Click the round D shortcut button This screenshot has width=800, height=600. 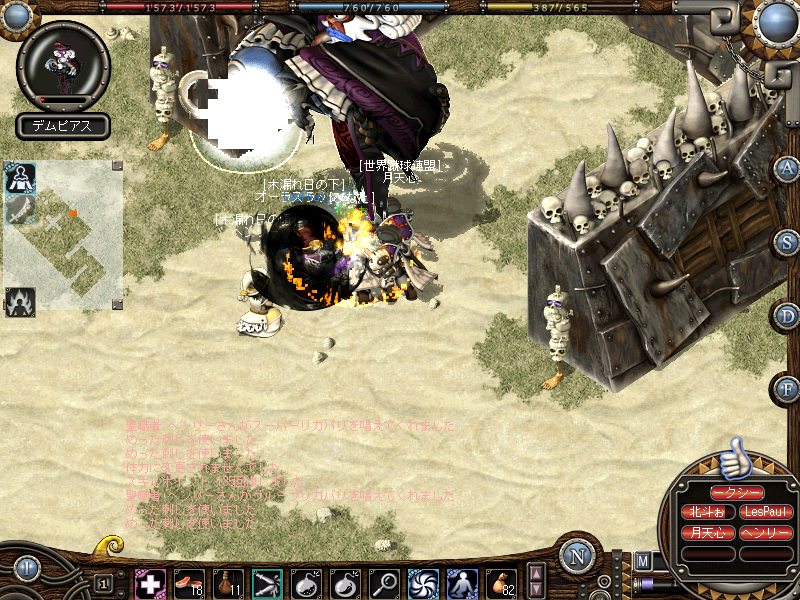click(787, 314)
